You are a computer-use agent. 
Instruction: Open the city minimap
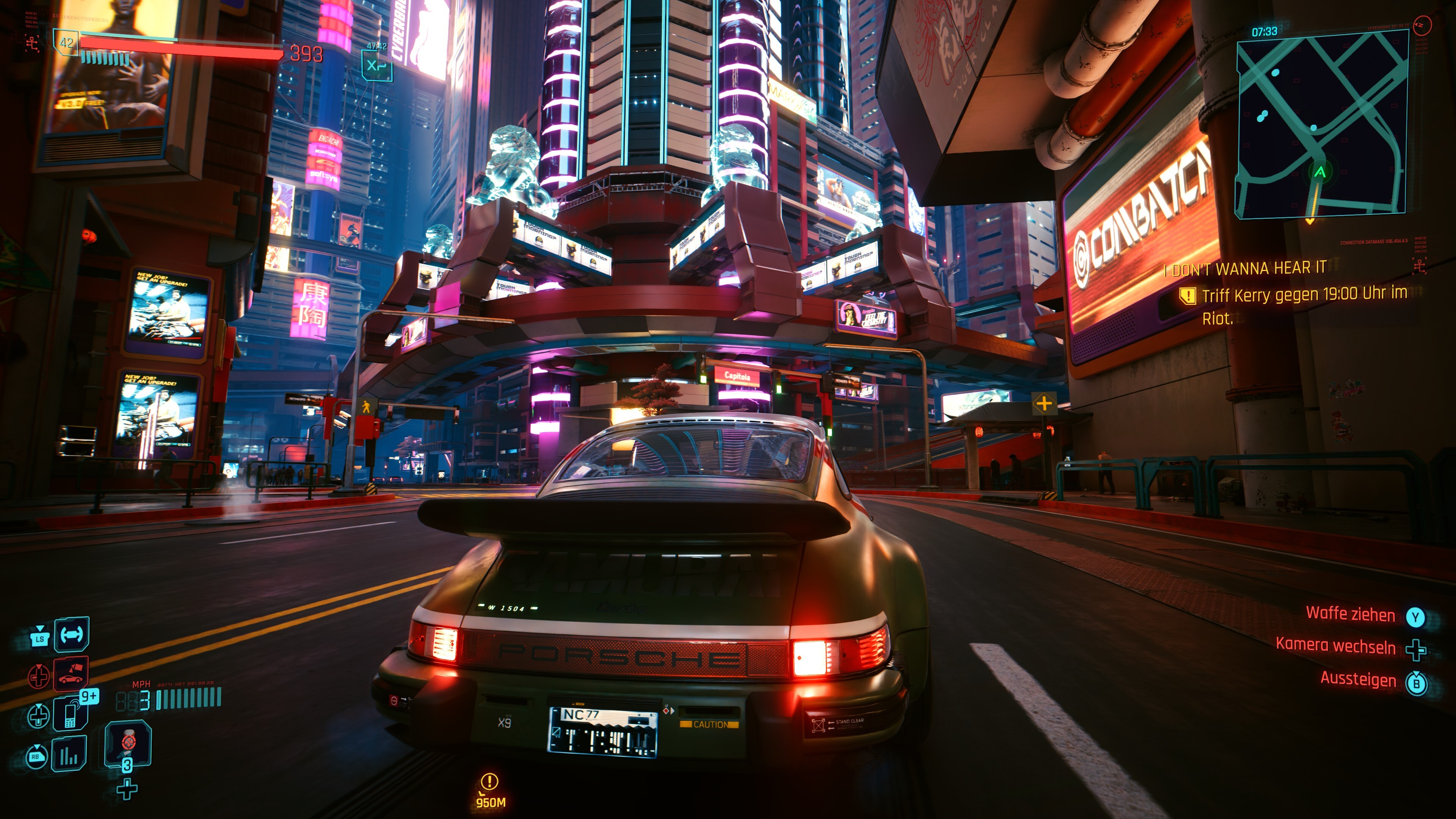(x=1320, y=123)
